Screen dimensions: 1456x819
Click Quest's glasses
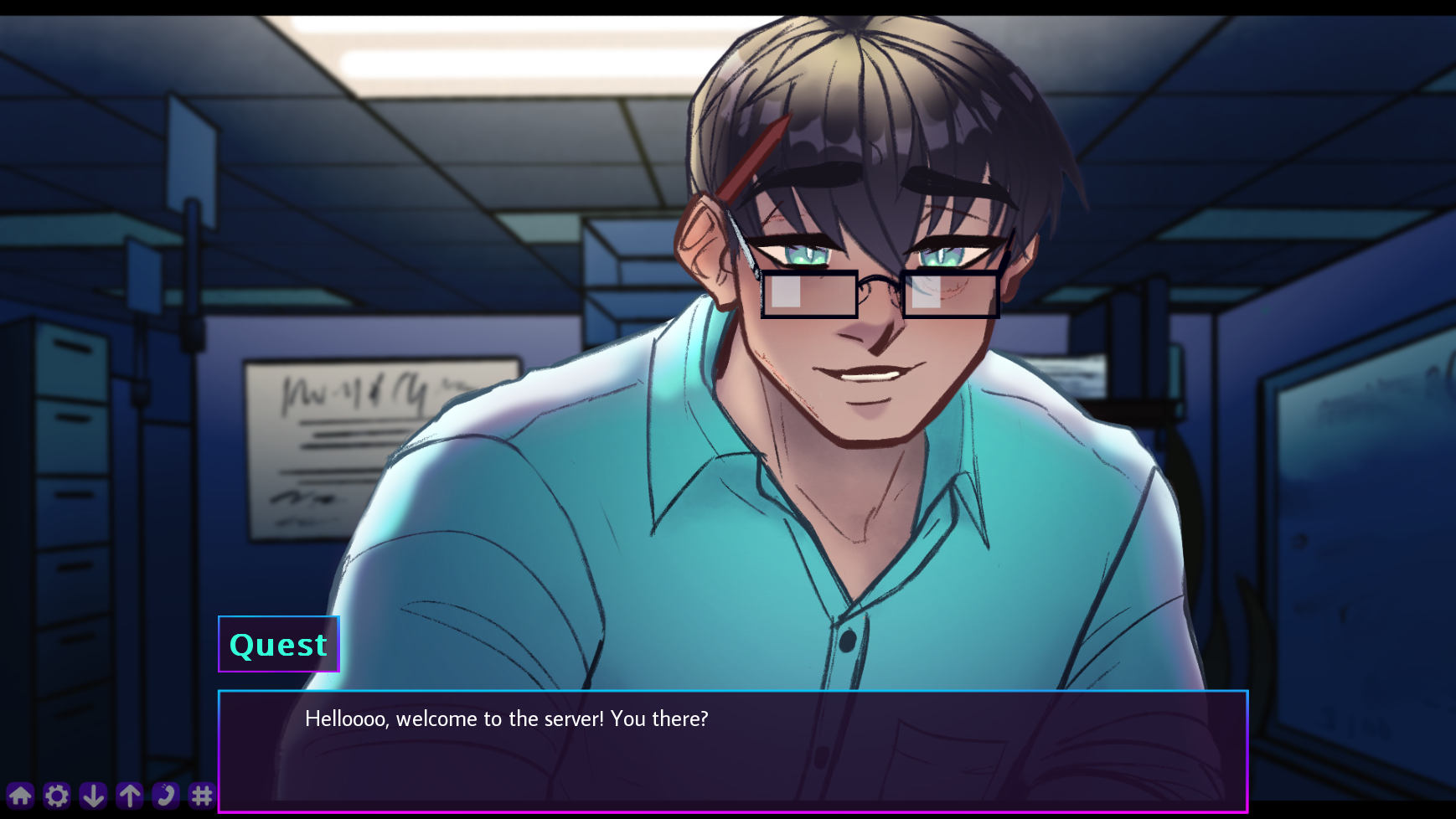880,293
